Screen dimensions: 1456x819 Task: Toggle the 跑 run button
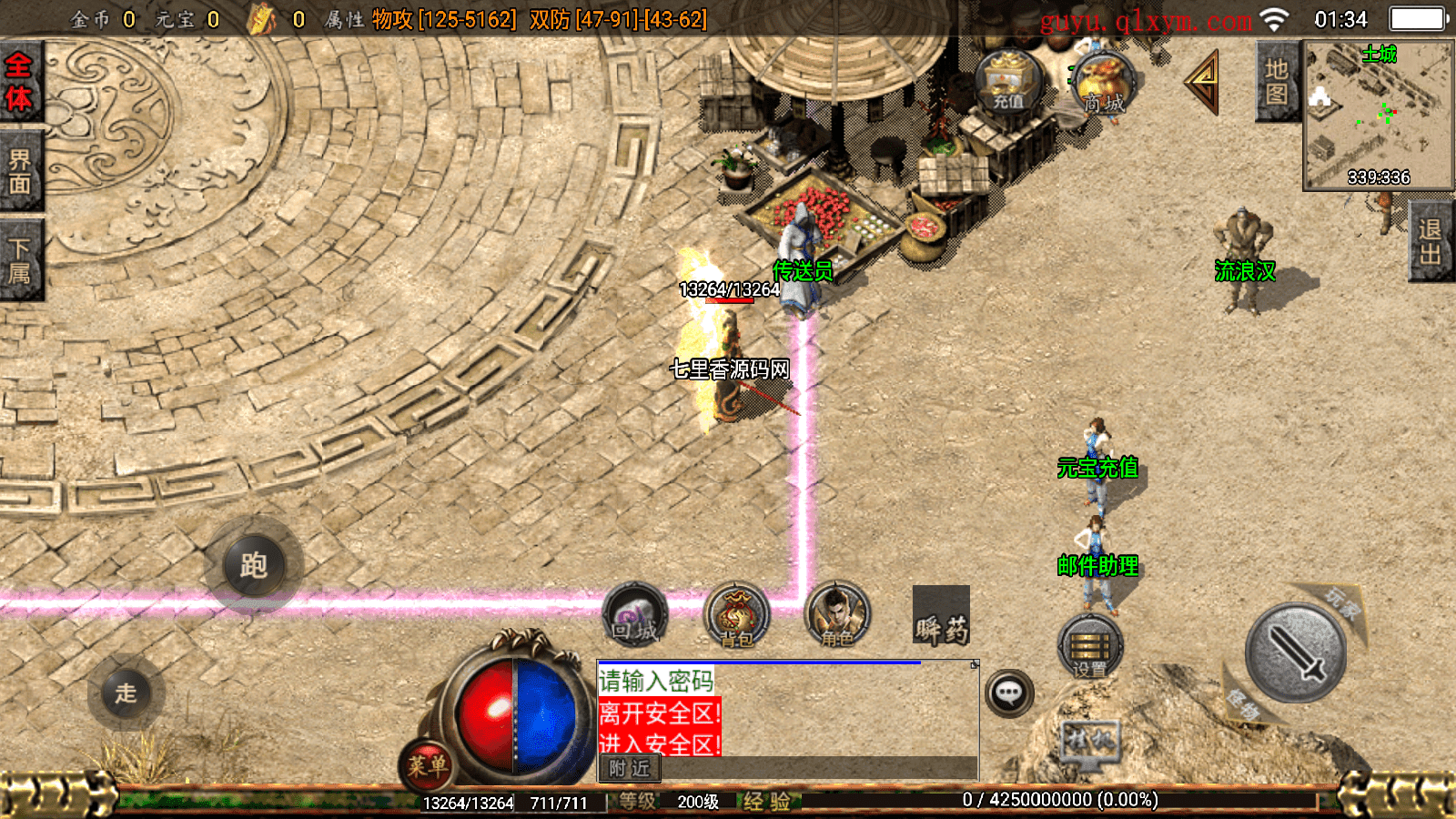254,566
